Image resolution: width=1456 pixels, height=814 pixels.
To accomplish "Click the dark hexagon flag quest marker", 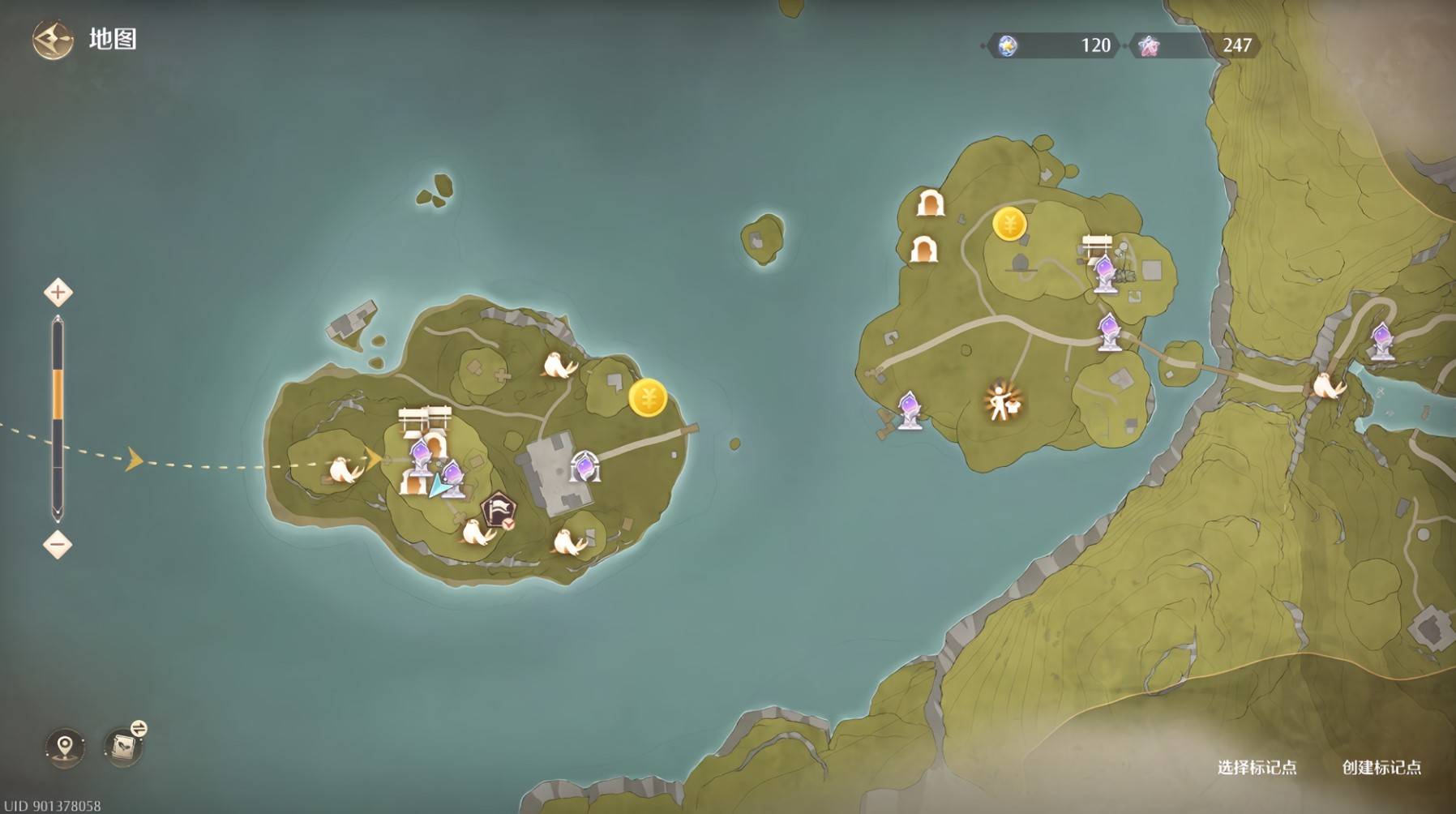I will pos(497,511).
